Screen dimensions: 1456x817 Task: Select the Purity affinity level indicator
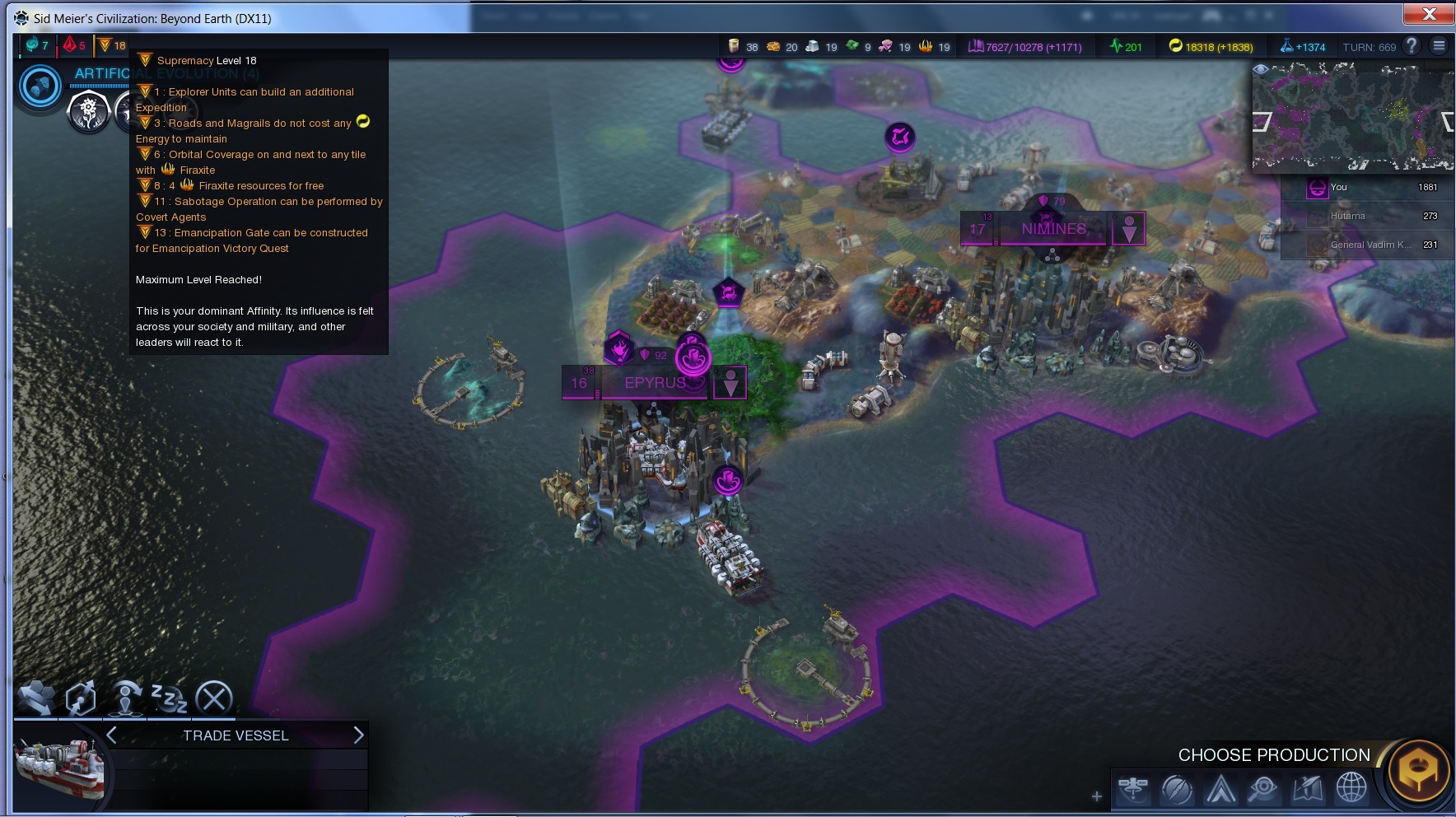pos(75,45)
